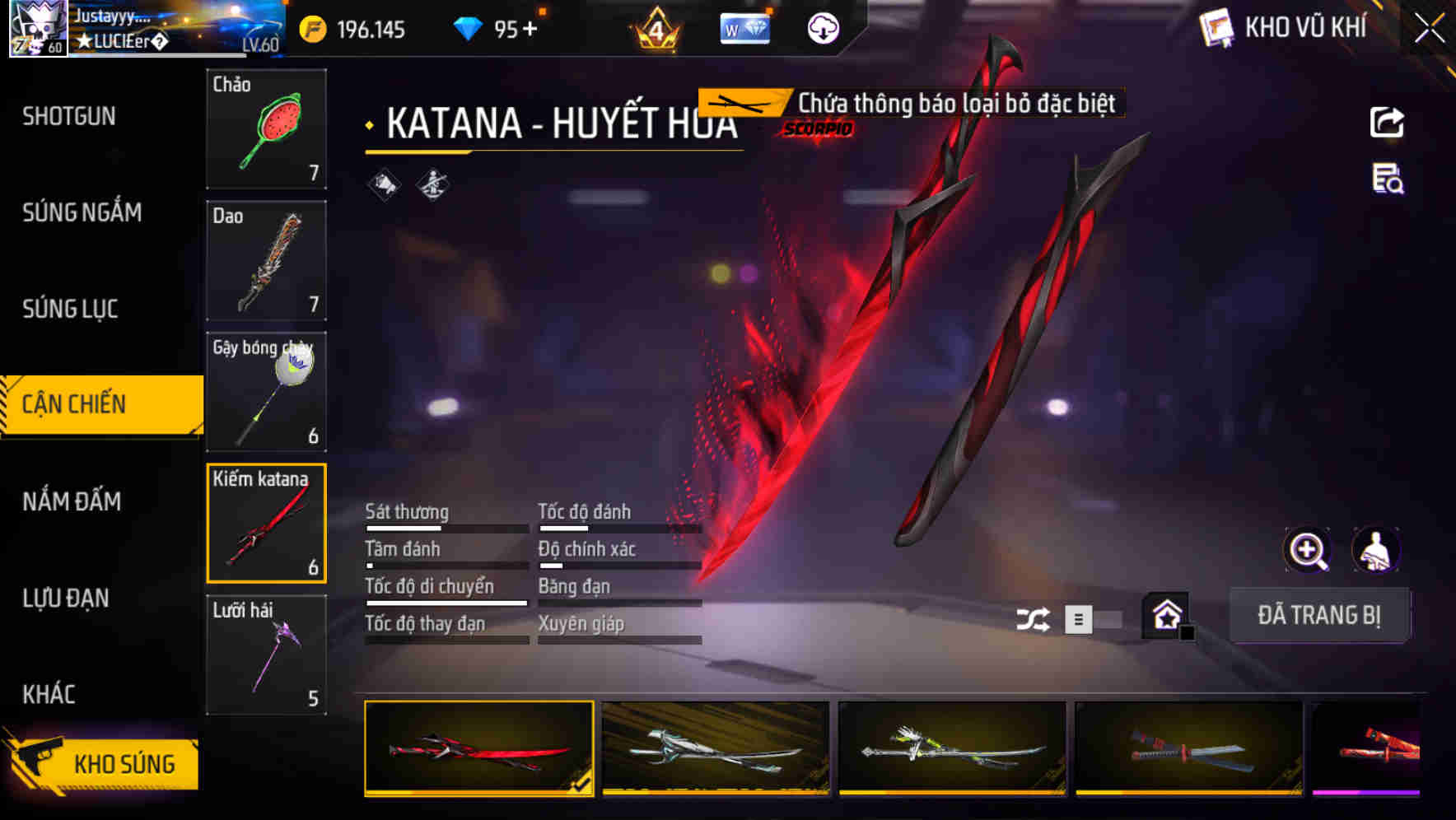
Task: Click the emote action icon next to the megaphone
Action: point(432,184)
